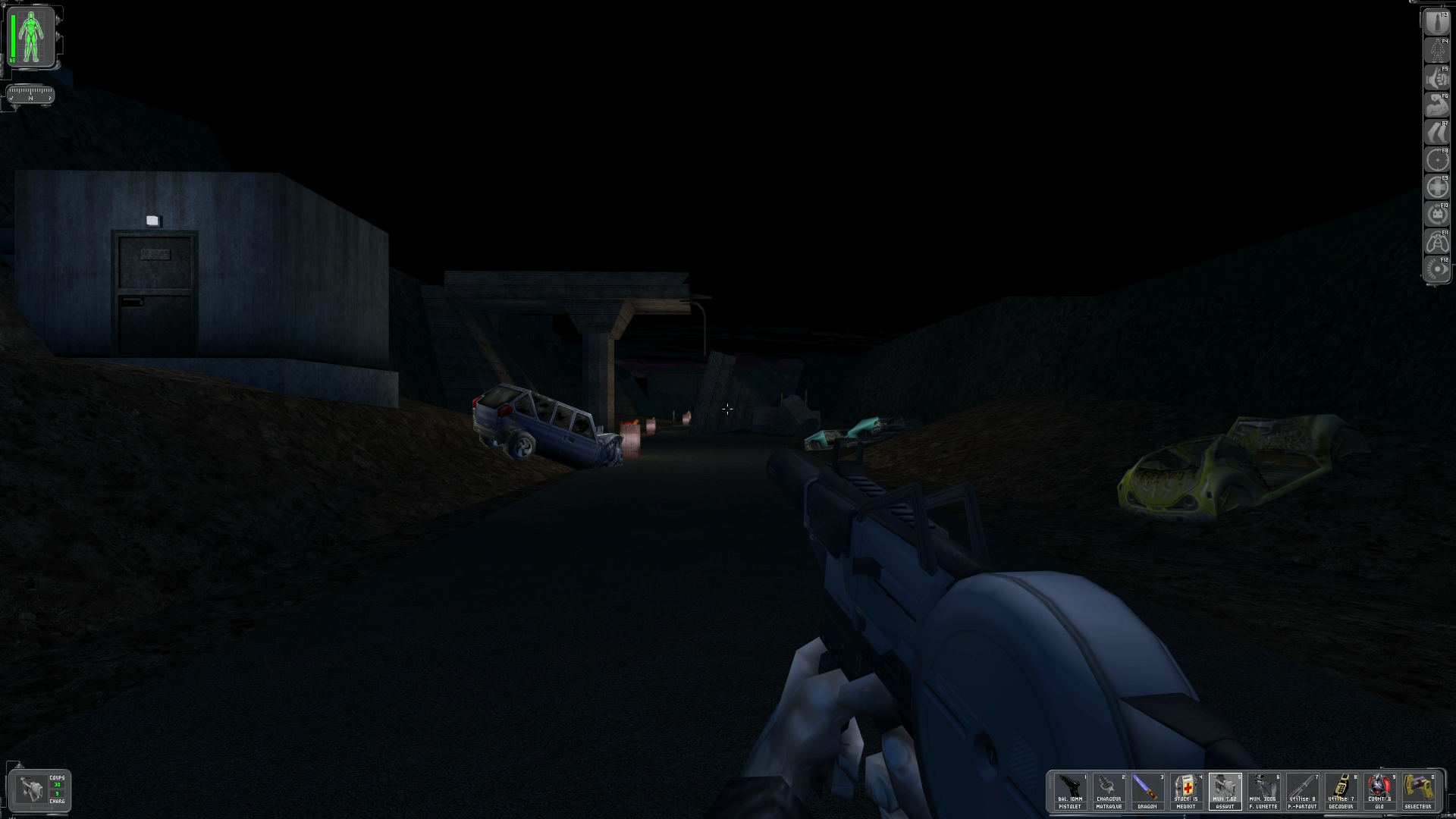Equip the Matraque baton slot
The width and height of the screenshot is (1456, 819).
tap(1109, 792)
